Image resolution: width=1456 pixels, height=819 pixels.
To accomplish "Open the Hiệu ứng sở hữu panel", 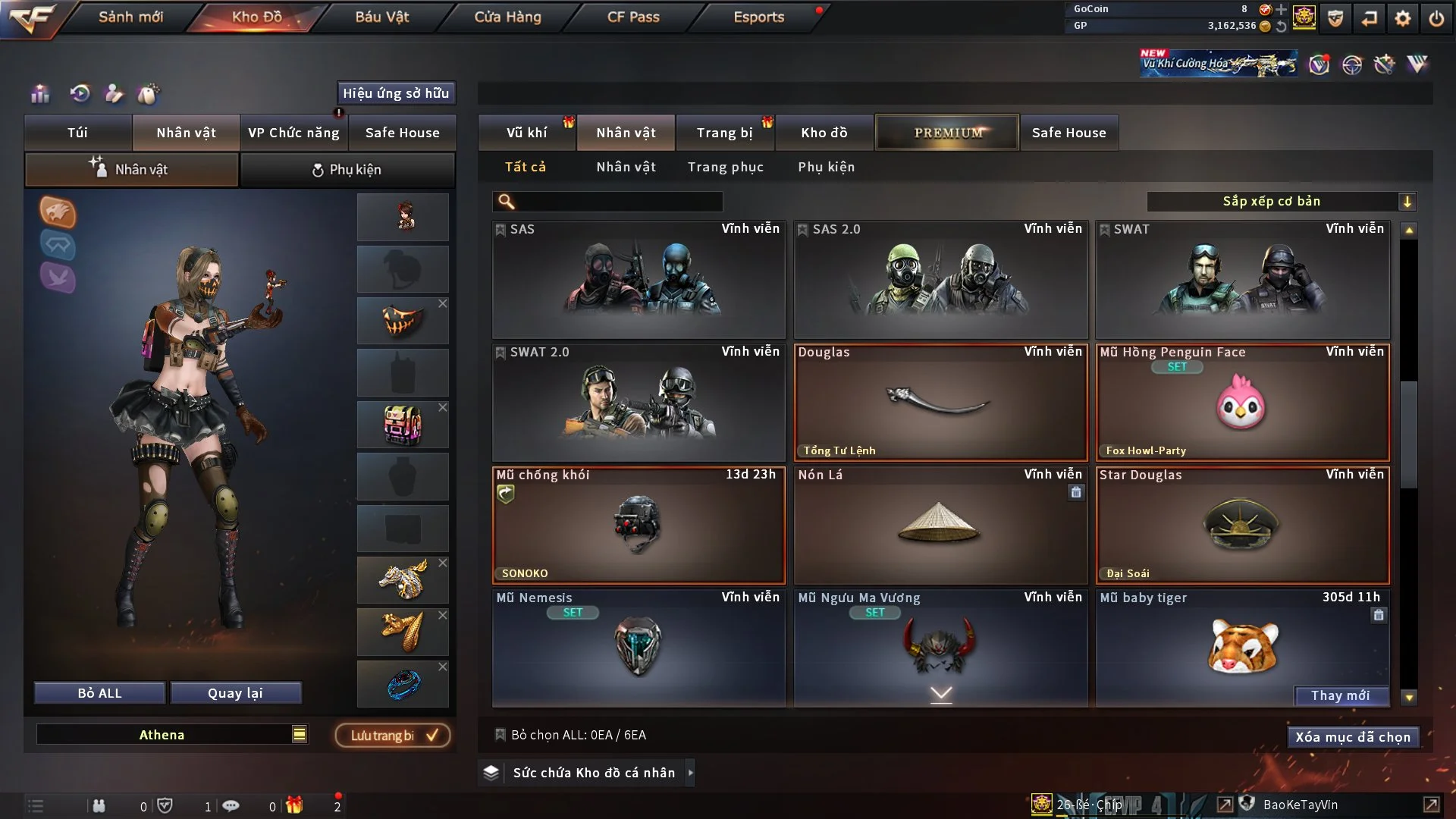I will coord(395,93).
